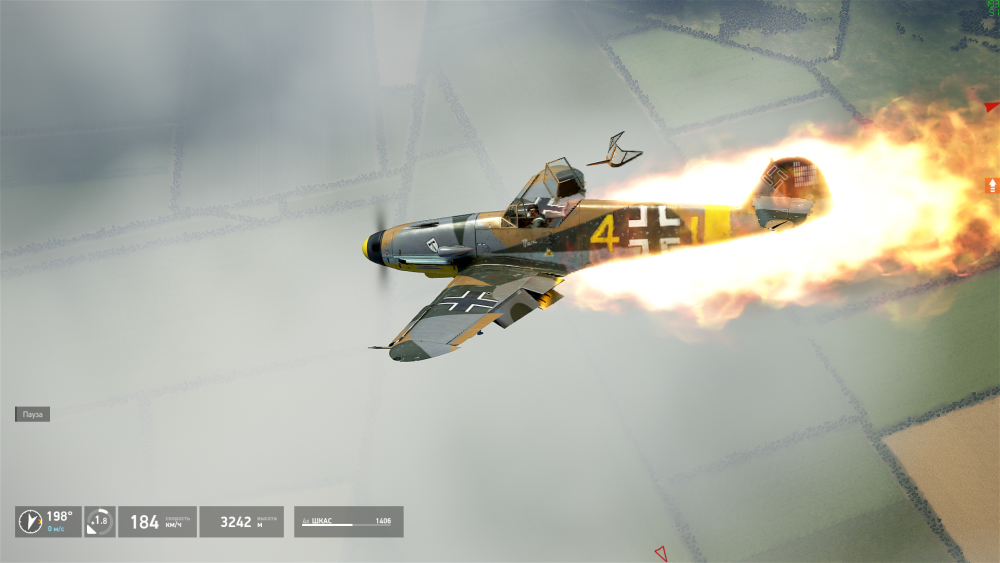Click the compass heading dial icon
Screen dimensions: 1000x563
(x=30, y=522)
